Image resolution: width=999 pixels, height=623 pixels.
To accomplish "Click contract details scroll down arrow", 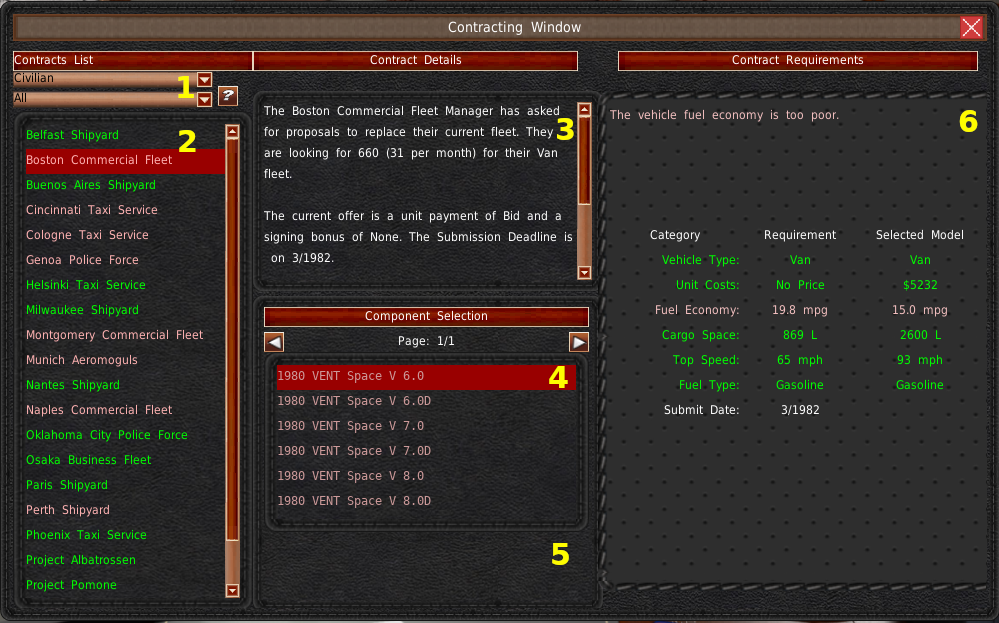I will [585, 272].
